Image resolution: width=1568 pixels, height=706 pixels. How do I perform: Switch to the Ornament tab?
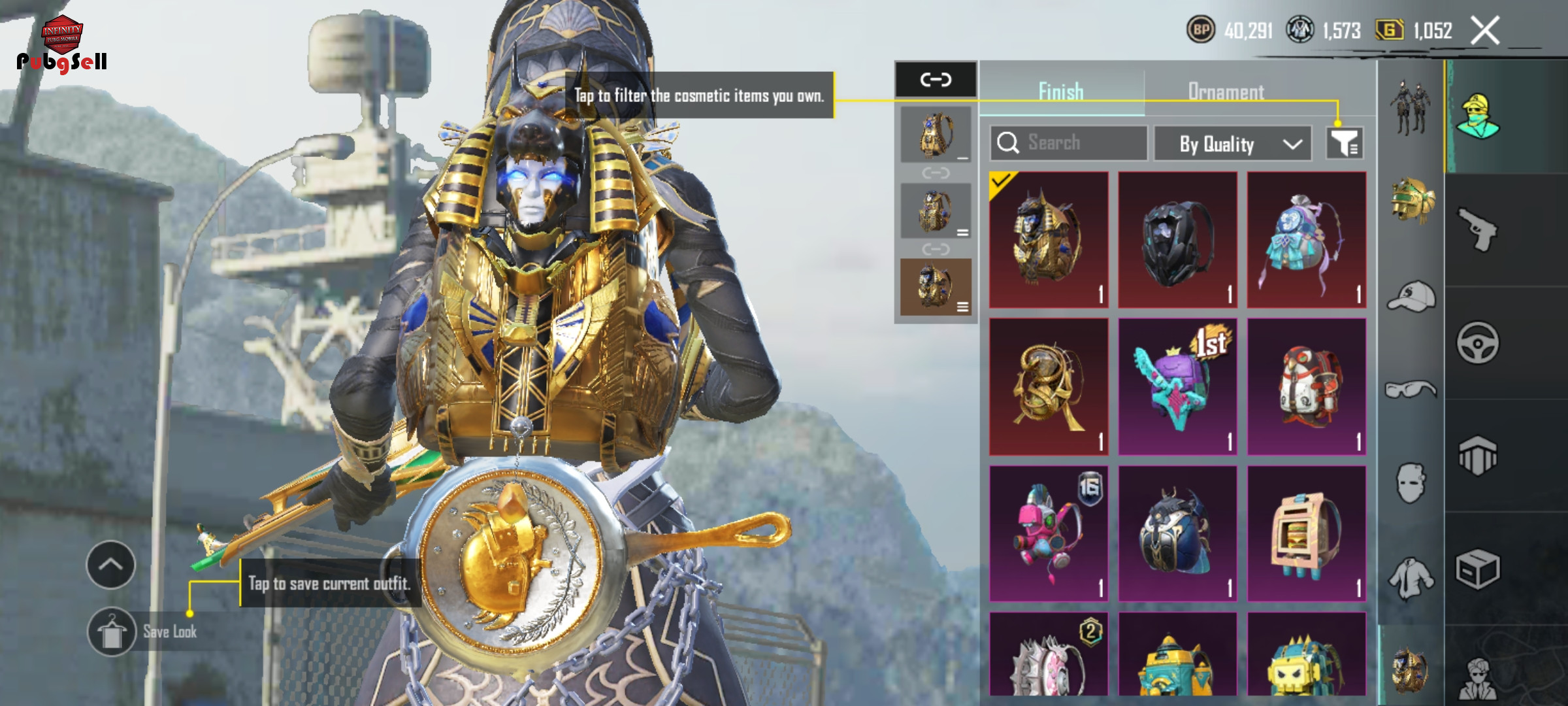[x=1226, y=92]
